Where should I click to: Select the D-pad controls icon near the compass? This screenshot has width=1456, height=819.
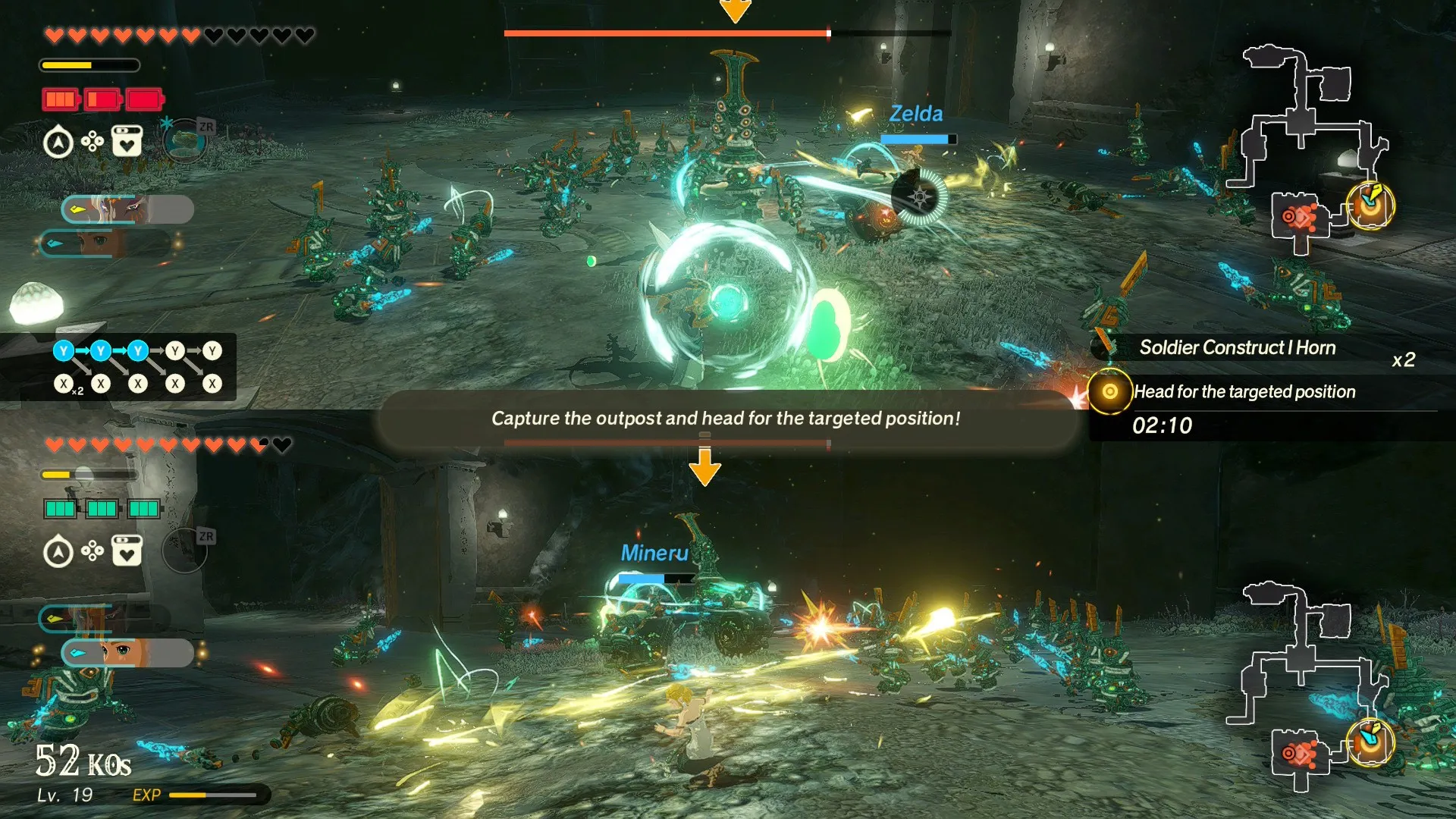(x=93, y=141)
